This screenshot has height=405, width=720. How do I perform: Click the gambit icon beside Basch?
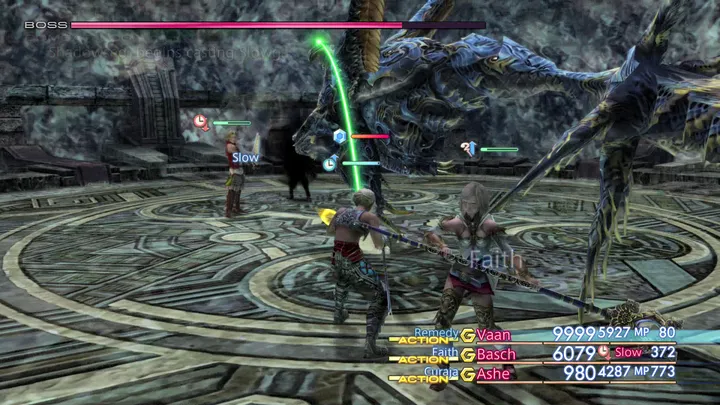tap(468, 354)
